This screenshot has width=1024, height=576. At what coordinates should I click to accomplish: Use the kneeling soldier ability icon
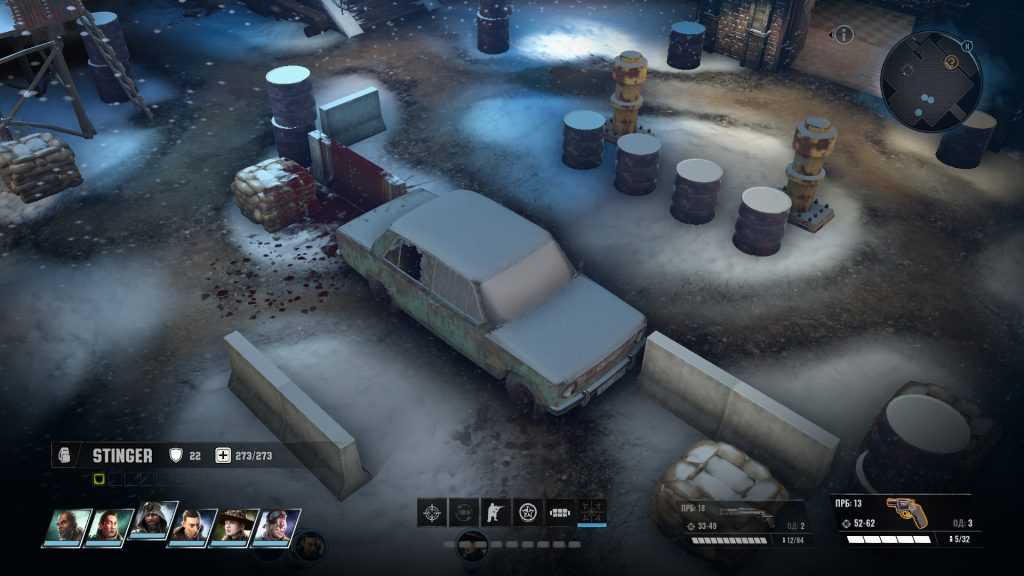coord(495,512)
